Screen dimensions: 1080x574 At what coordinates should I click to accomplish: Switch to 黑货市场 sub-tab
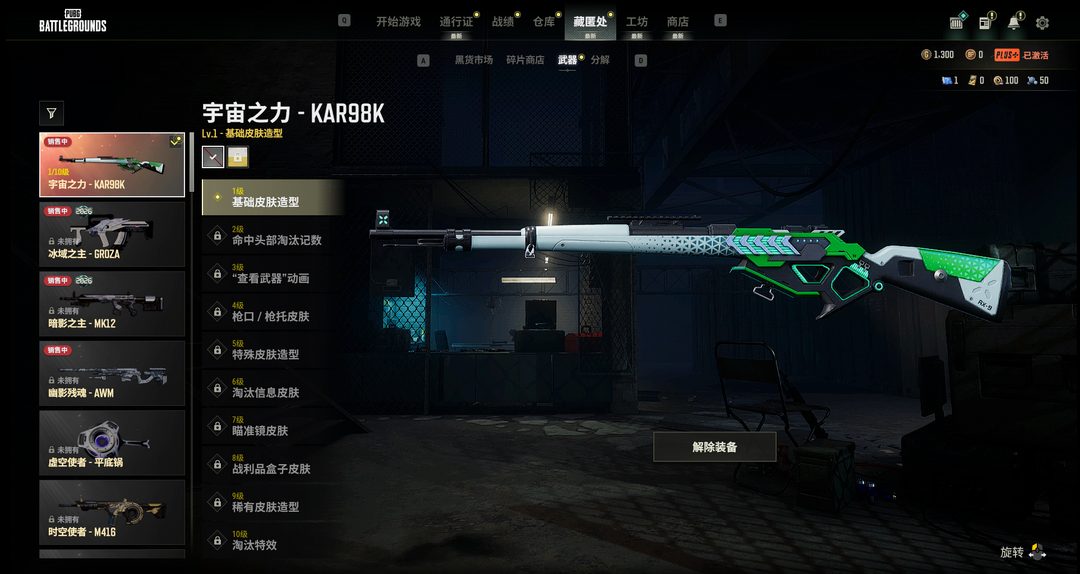(x=474, y=60)
